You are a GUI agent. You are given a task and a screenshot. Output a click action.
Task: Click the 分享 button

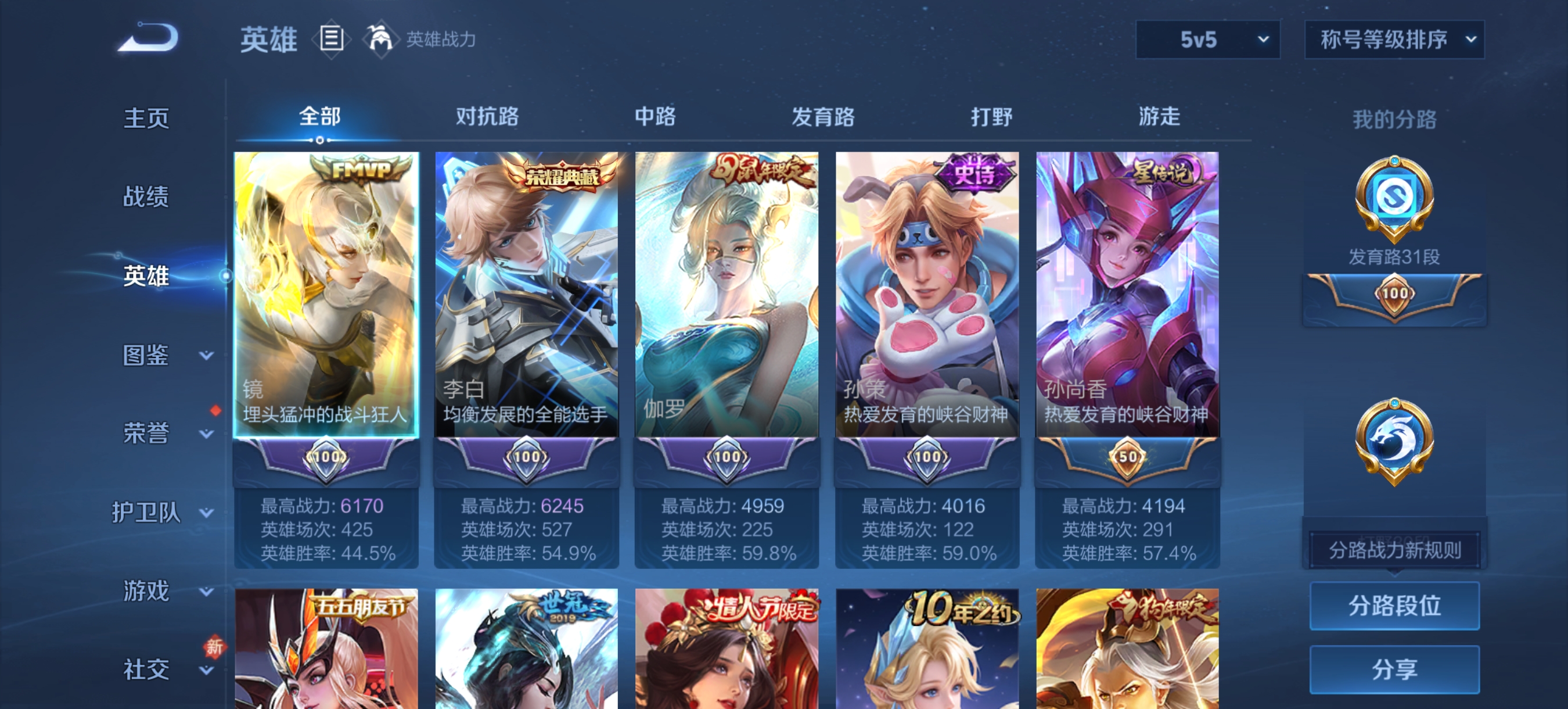(1394, 669)
